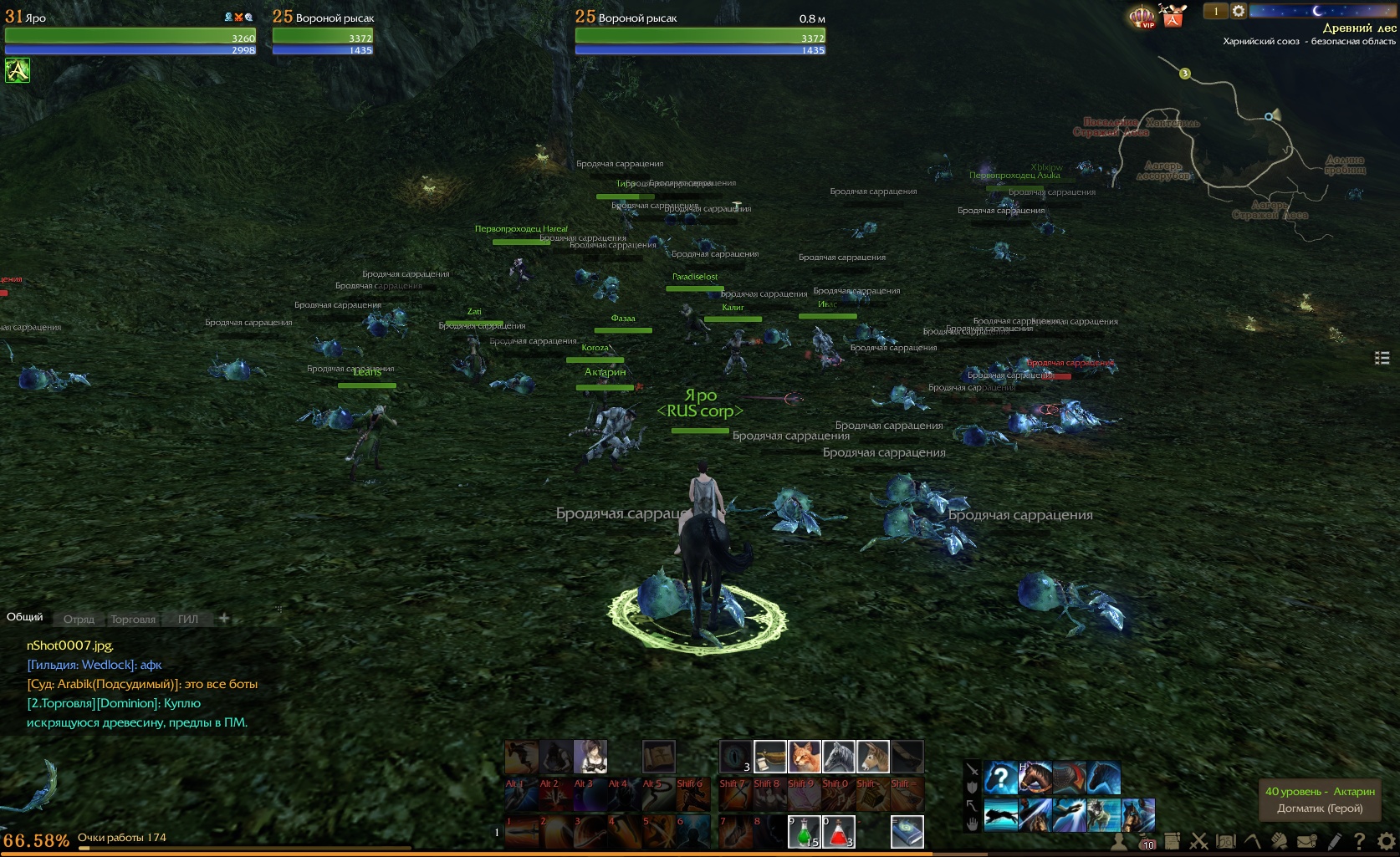This screenshot has height=857, width=1400.
Task: Use the green potion in slot 9
Action: pos(804,832)
